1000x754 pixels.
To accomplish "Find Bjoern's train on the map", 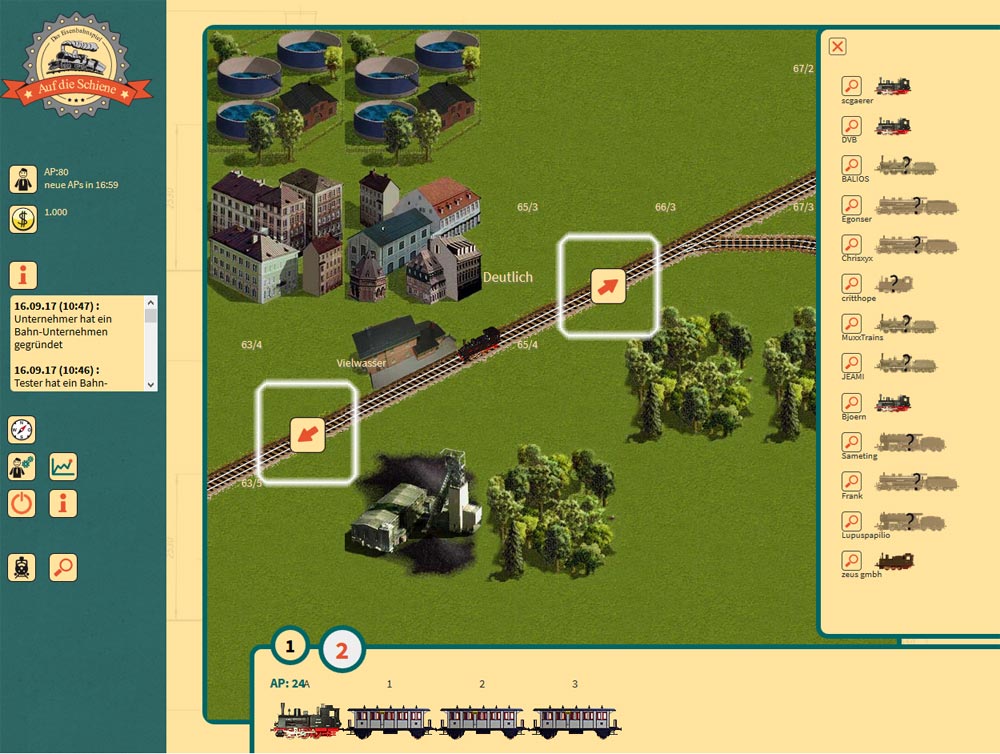I will [851, 403].
